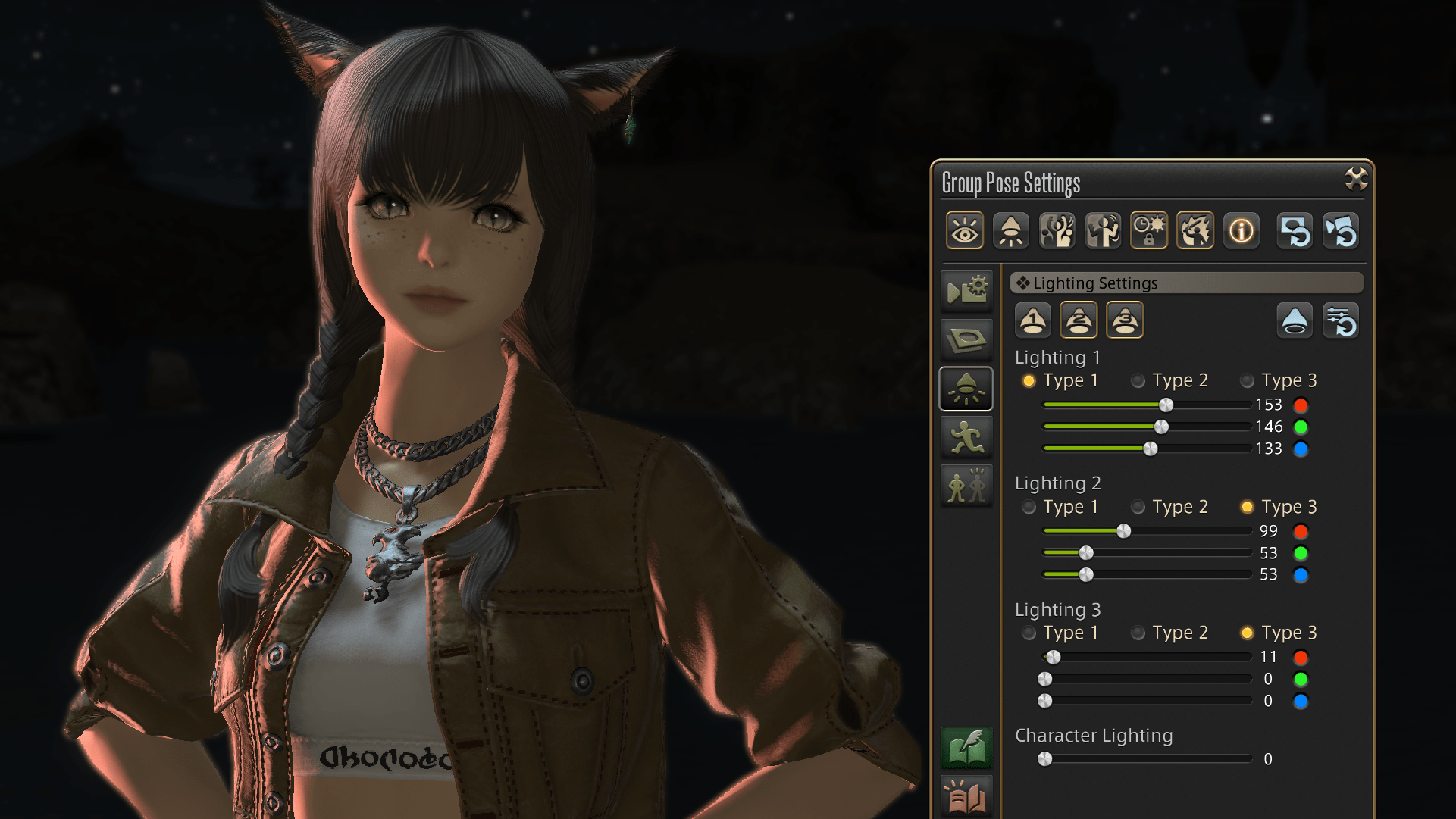Adjust the Lighting 1 red slider
1456x819 pixels.
pyautogui.click(x=1166, y=405)
